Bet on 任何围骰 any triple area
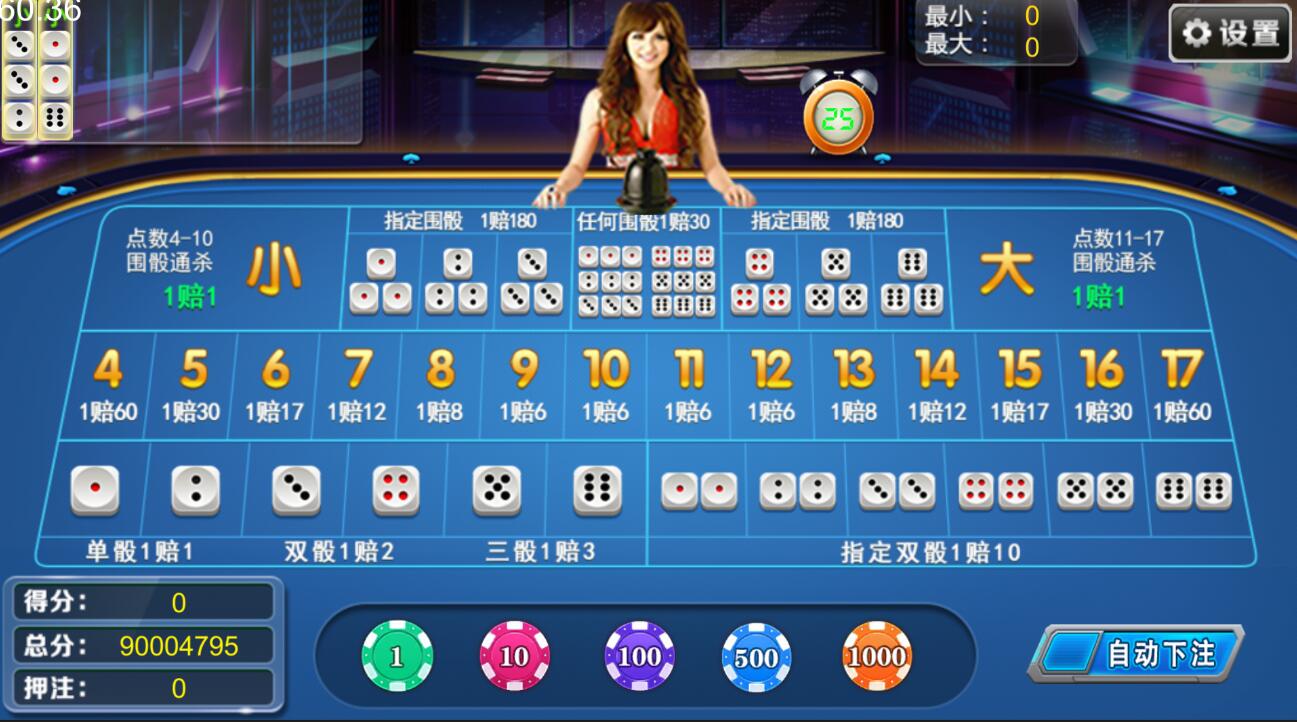The width and height of the screenshot is (1297, 722). click(x=645, y=280)
